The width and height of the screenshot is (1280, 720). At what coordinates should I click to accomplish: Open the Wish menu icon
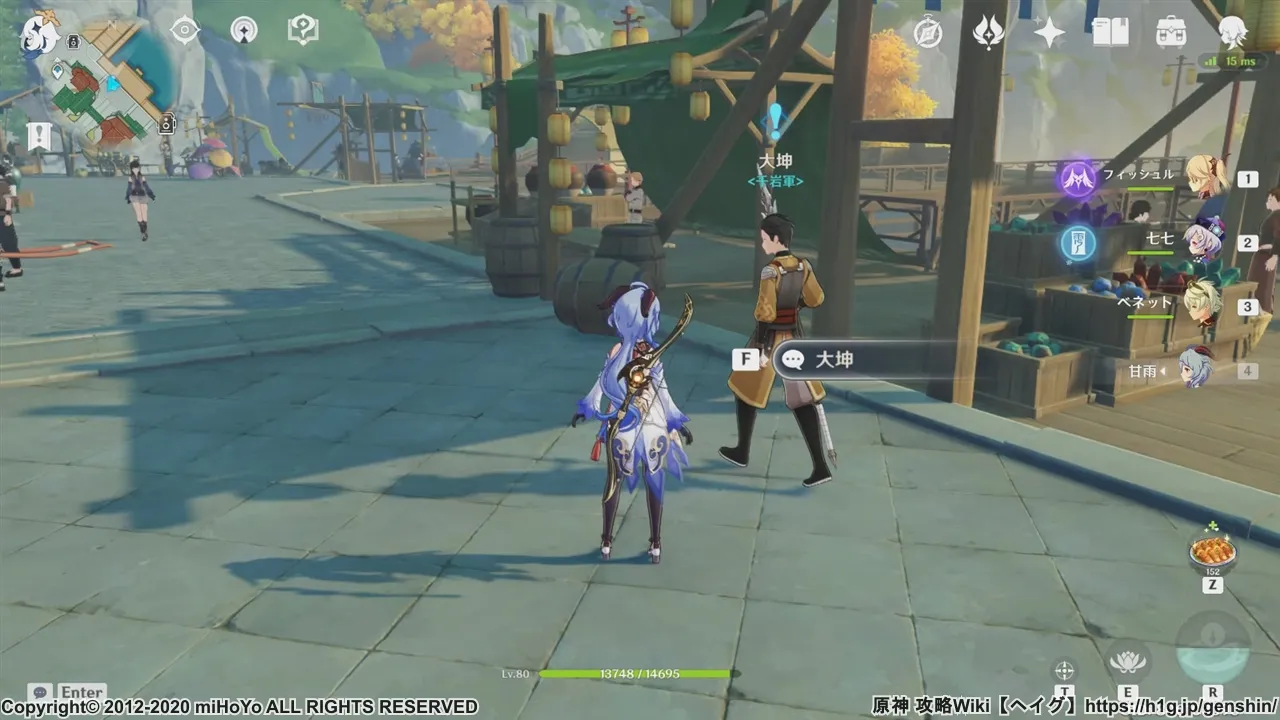(989, 33)
